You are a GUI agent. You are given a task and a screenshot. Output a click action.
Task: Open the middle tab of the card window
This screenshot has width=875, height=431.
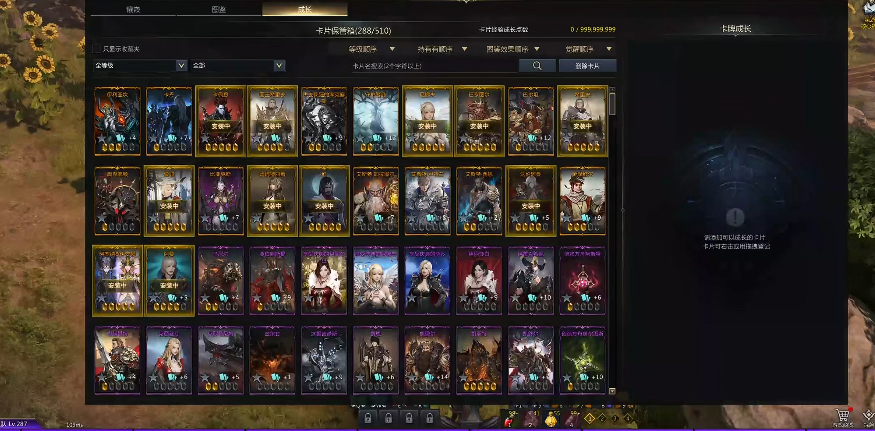[x=218, y=9]
